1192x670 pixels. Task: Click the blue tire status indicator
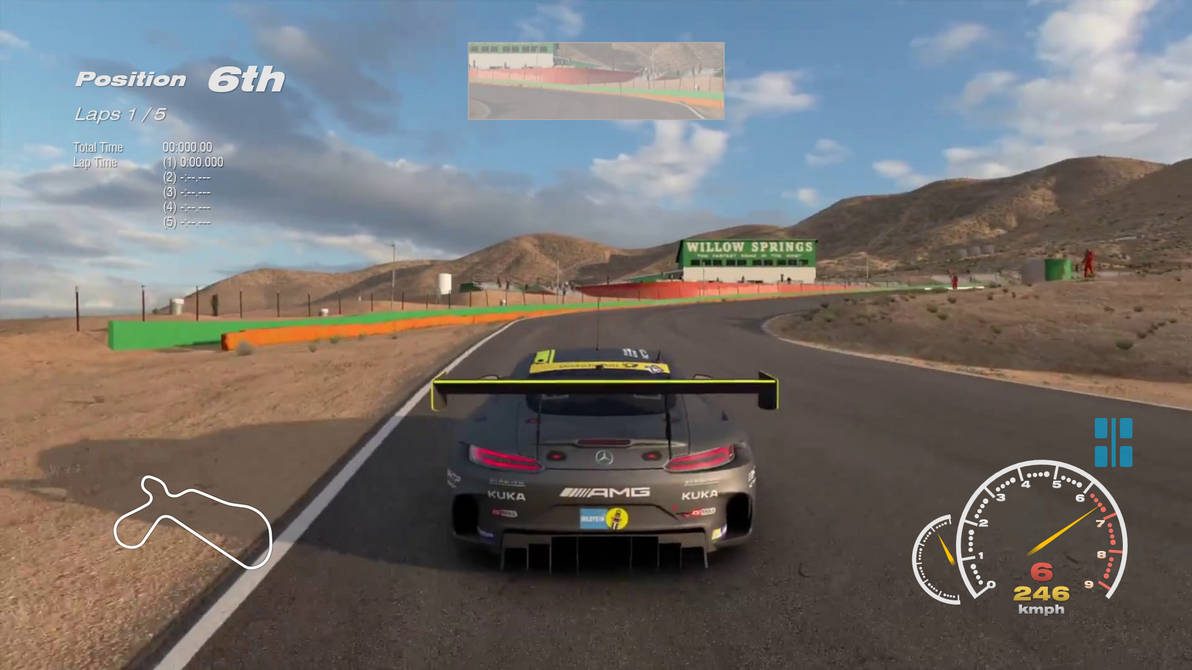click(1113, 442)
